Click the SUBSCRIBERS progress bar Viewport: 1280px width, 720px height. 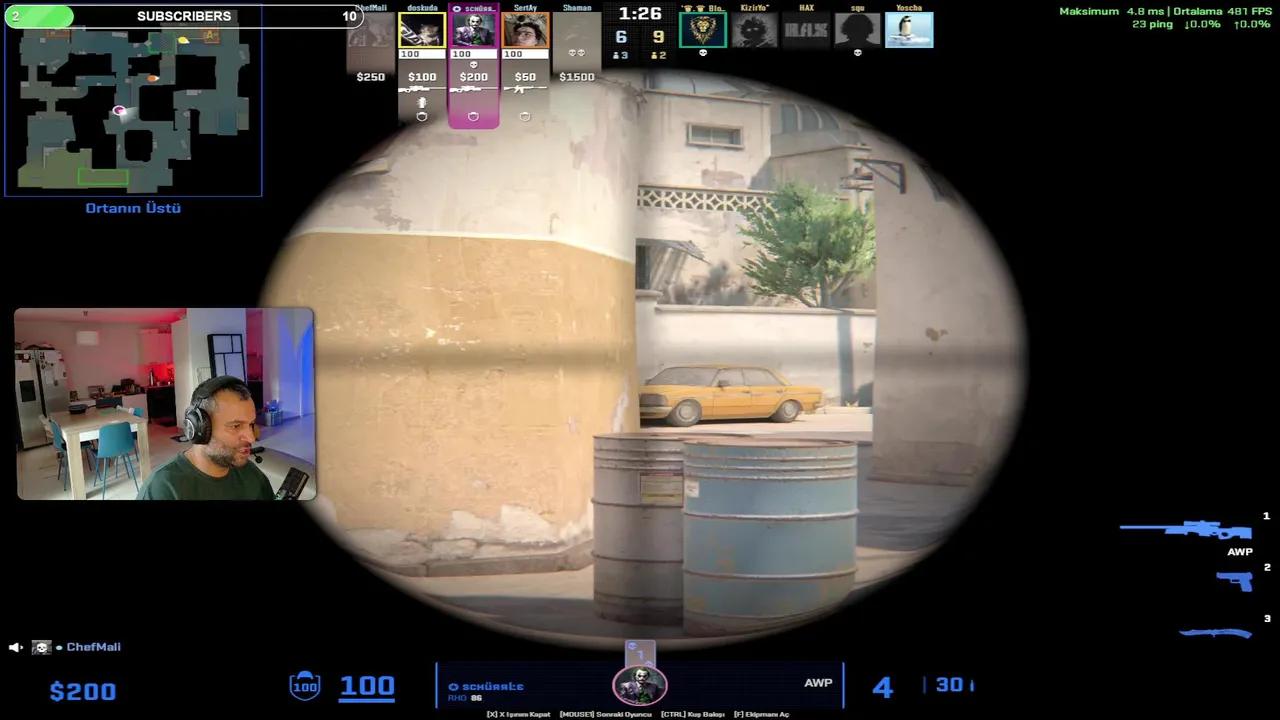click(184, 16)
